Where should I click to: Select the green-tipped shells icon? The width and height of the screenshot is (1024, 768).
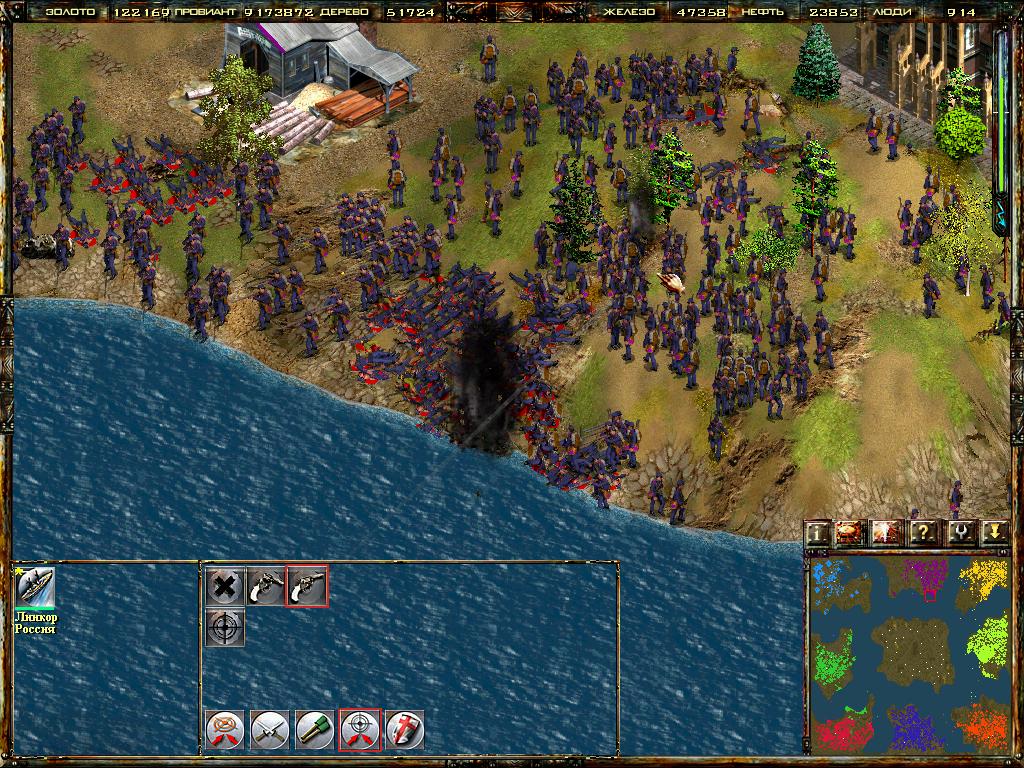[314, 729]
